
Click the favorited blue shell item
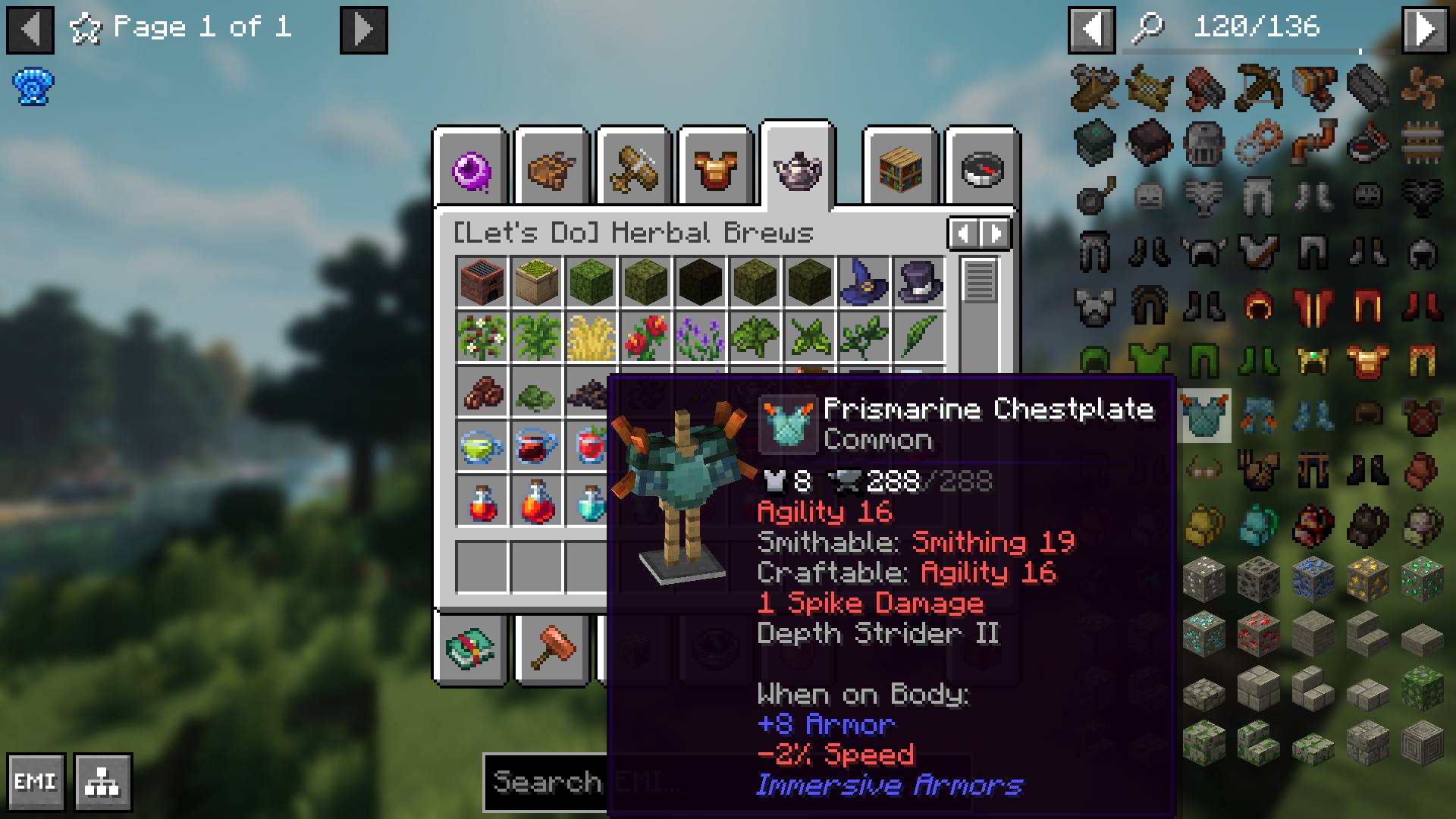33,87
